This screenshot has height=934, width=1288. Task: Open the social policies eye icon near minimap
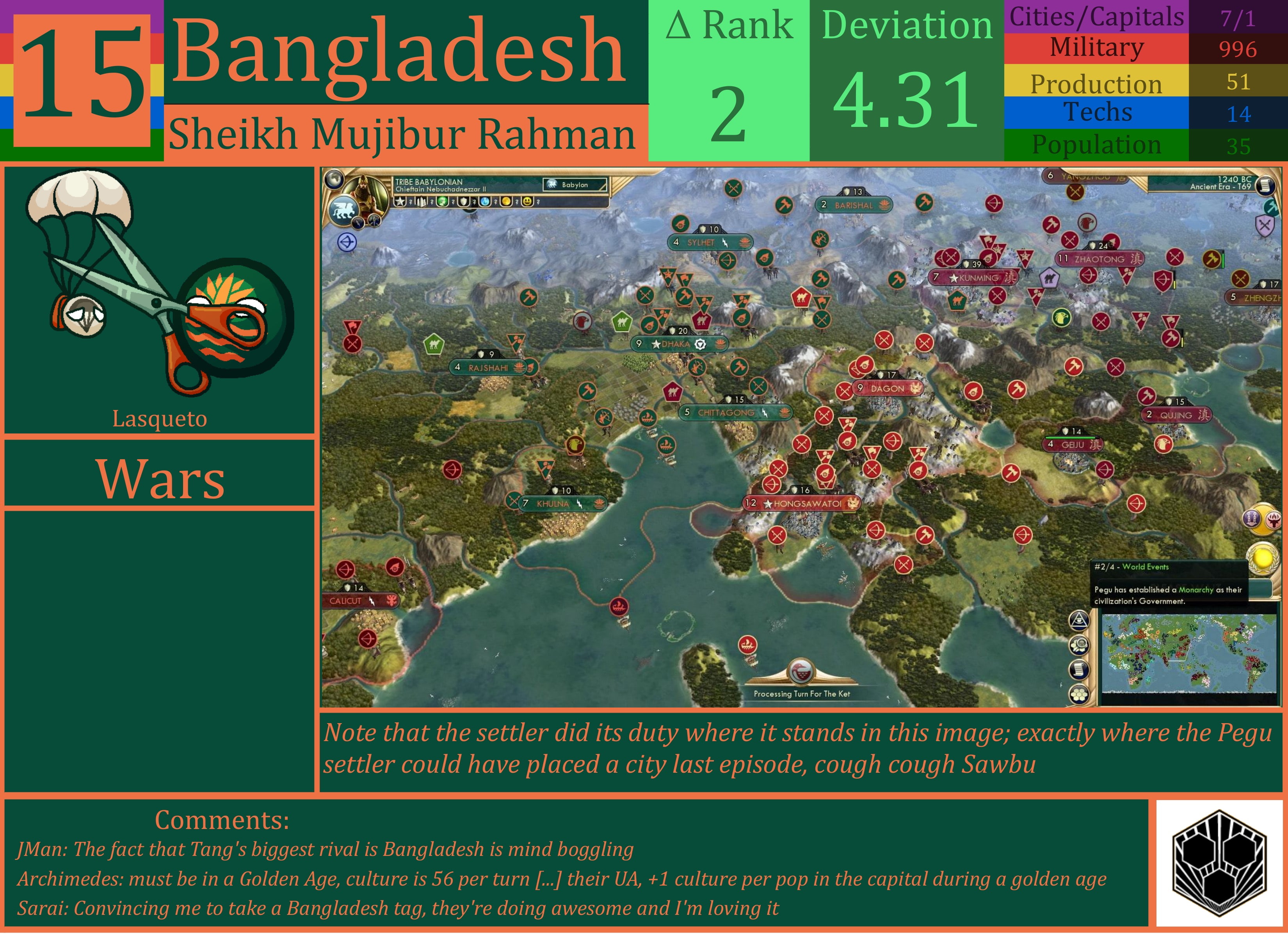coord(1080,621)
